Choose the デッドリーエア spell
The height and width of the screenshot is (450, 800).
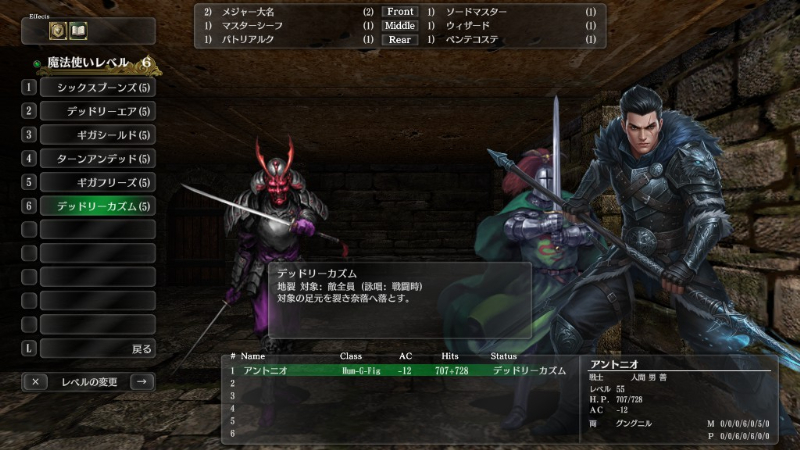98,111
